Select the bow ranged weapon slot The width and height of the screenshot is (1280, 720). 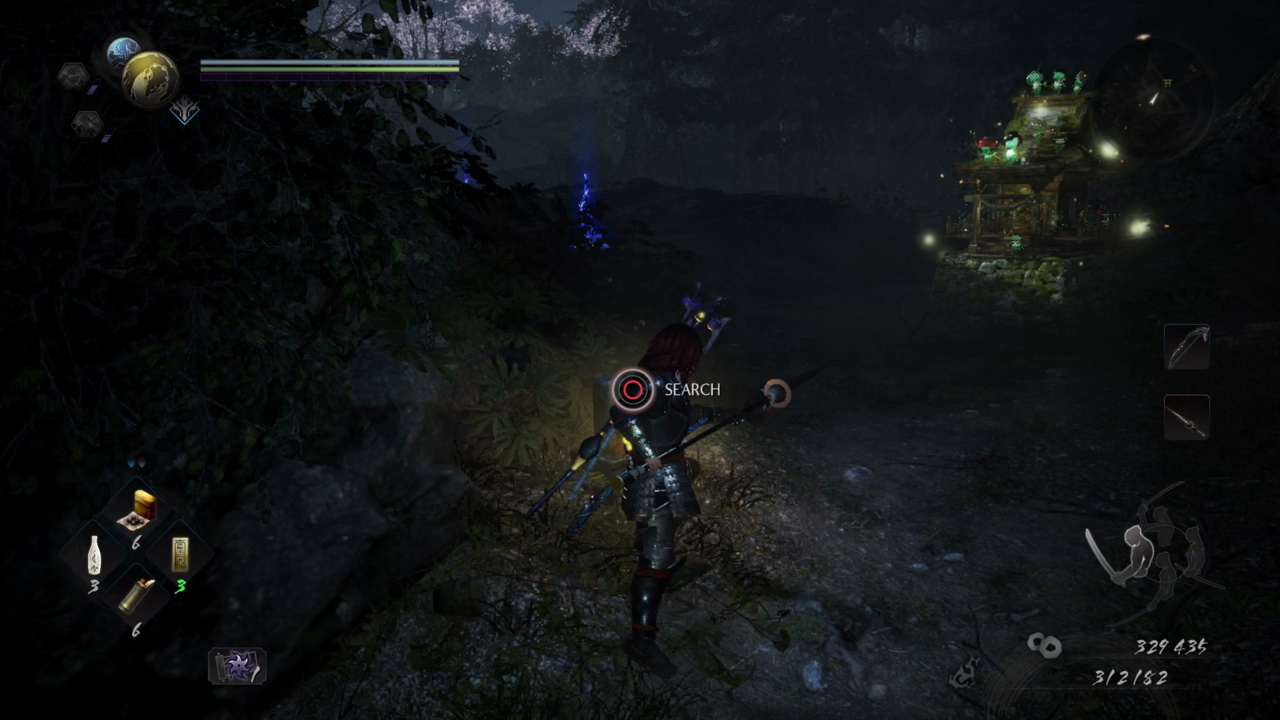(x=1187, y=347)
